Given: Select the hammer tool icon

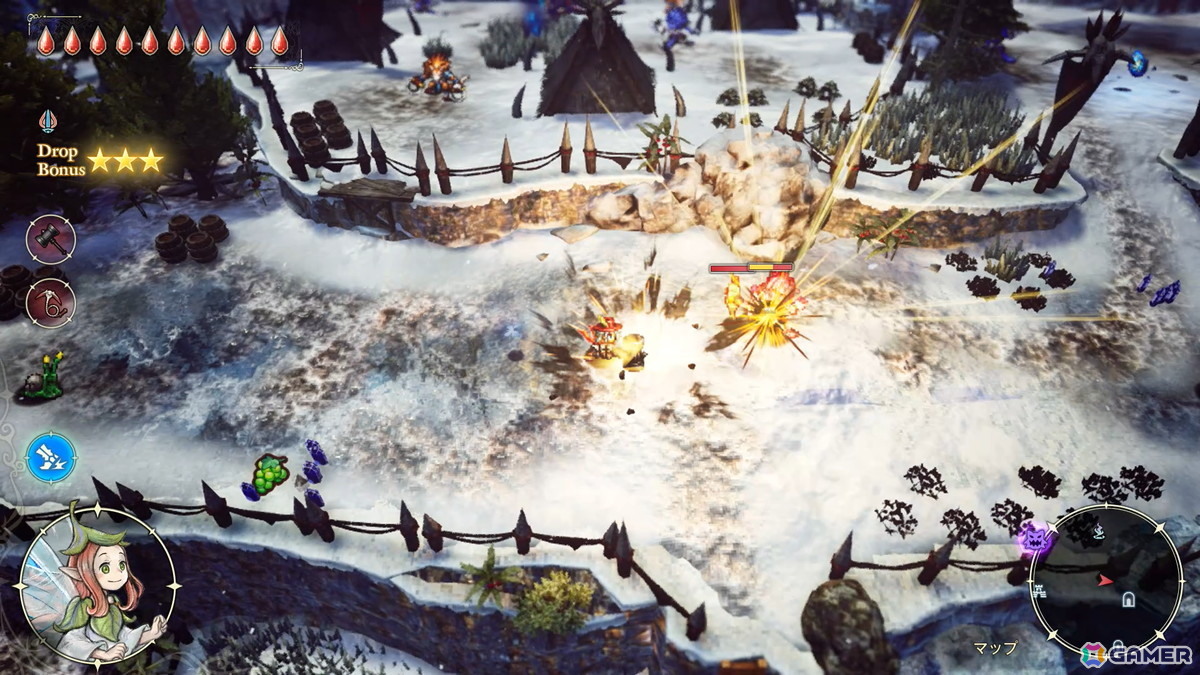Looking at the screenshot, I should pos(50,237).
